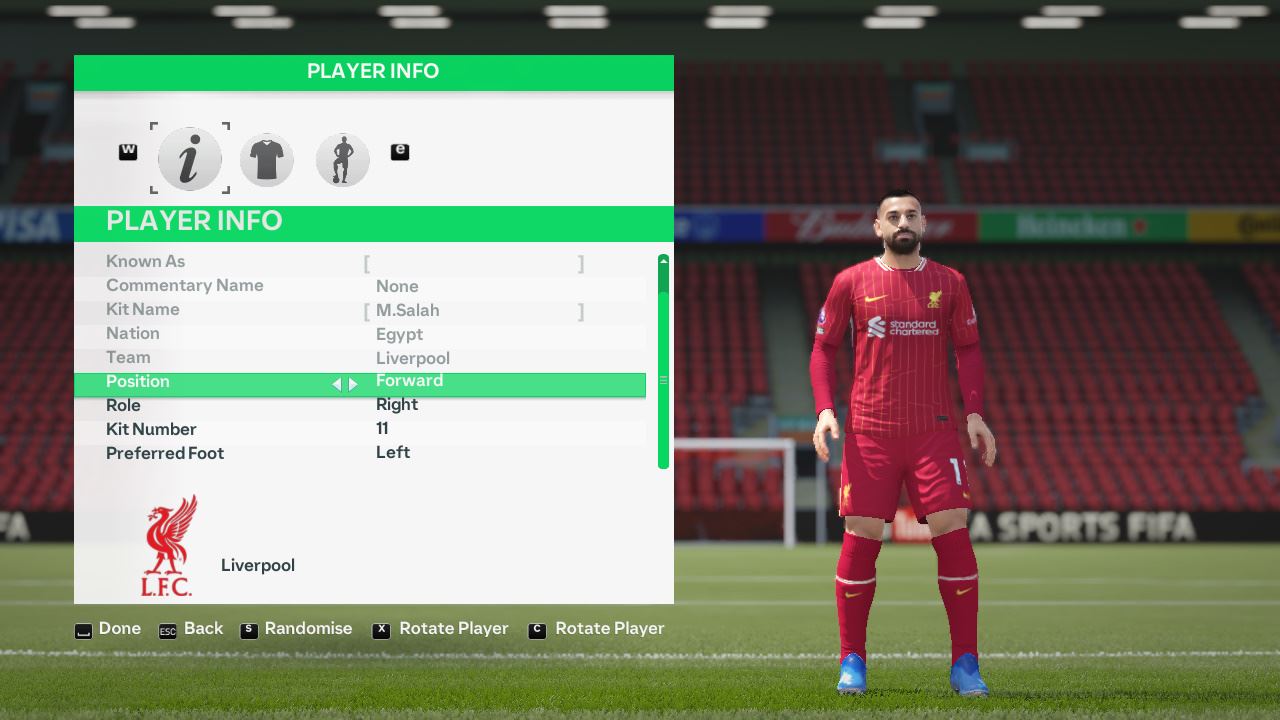This screenshot has height=720, width=1280.
Task: Click the green list scrollbar
Action: click(x=663, y=362)
